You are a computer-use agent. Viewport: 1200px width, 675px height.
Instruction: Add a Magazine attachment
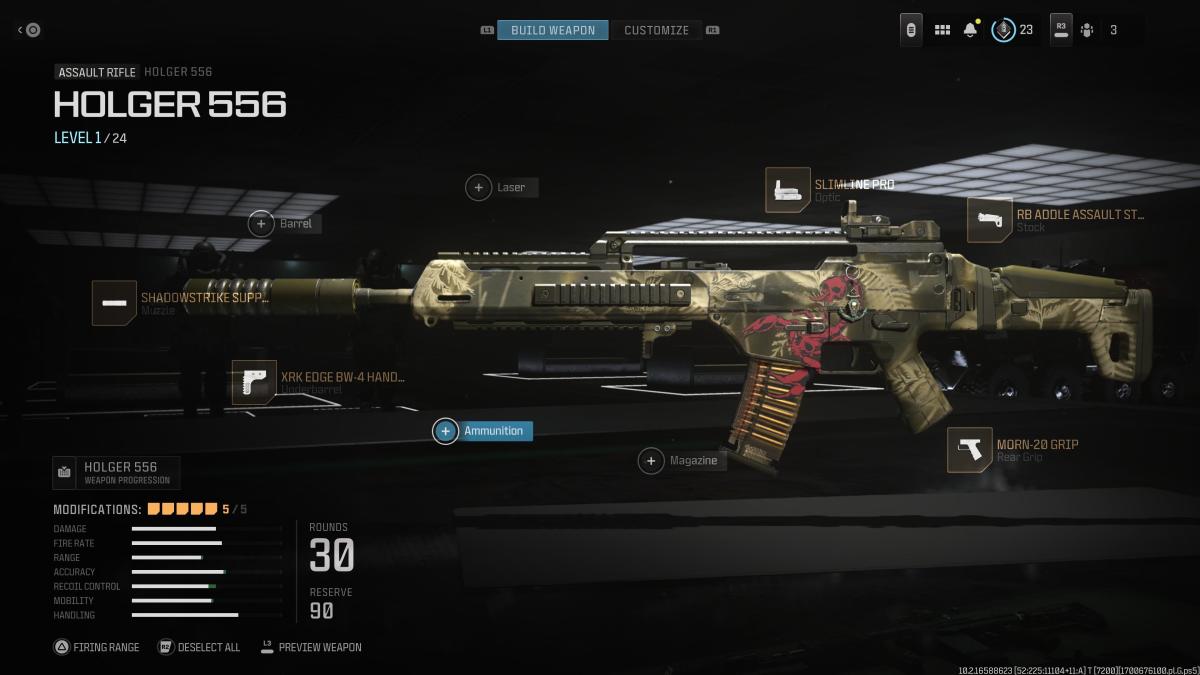[652, 461]
